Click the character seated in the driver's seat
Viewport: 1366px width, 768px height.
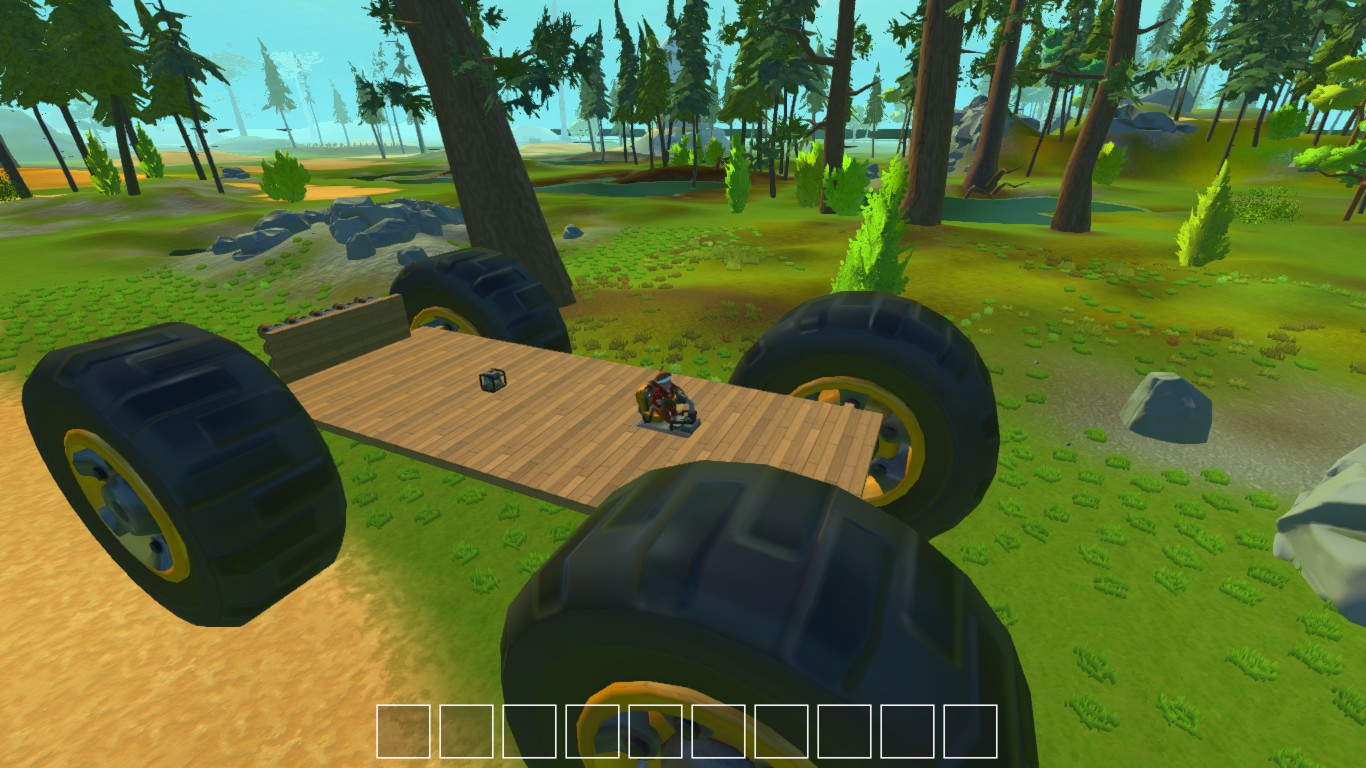pos(660,395)
